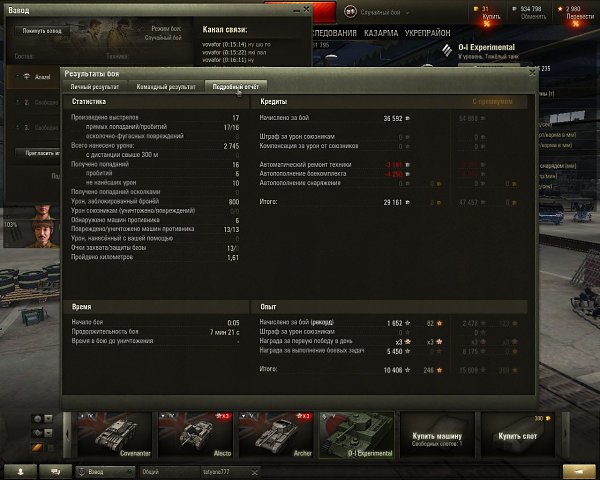Open the "Командный результат" tab
600x480 pixels.
pos(166,87)
